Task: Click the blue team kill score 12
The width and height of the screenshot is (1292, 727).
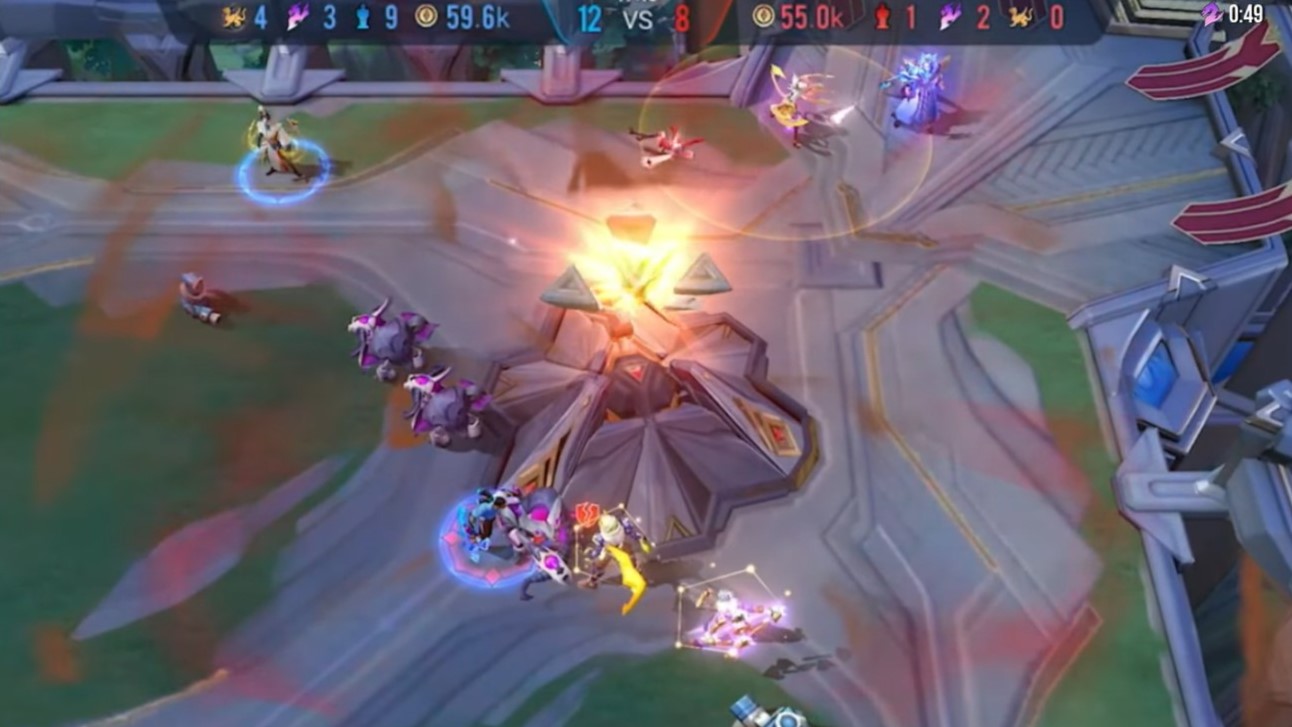Action: (590, 17)
